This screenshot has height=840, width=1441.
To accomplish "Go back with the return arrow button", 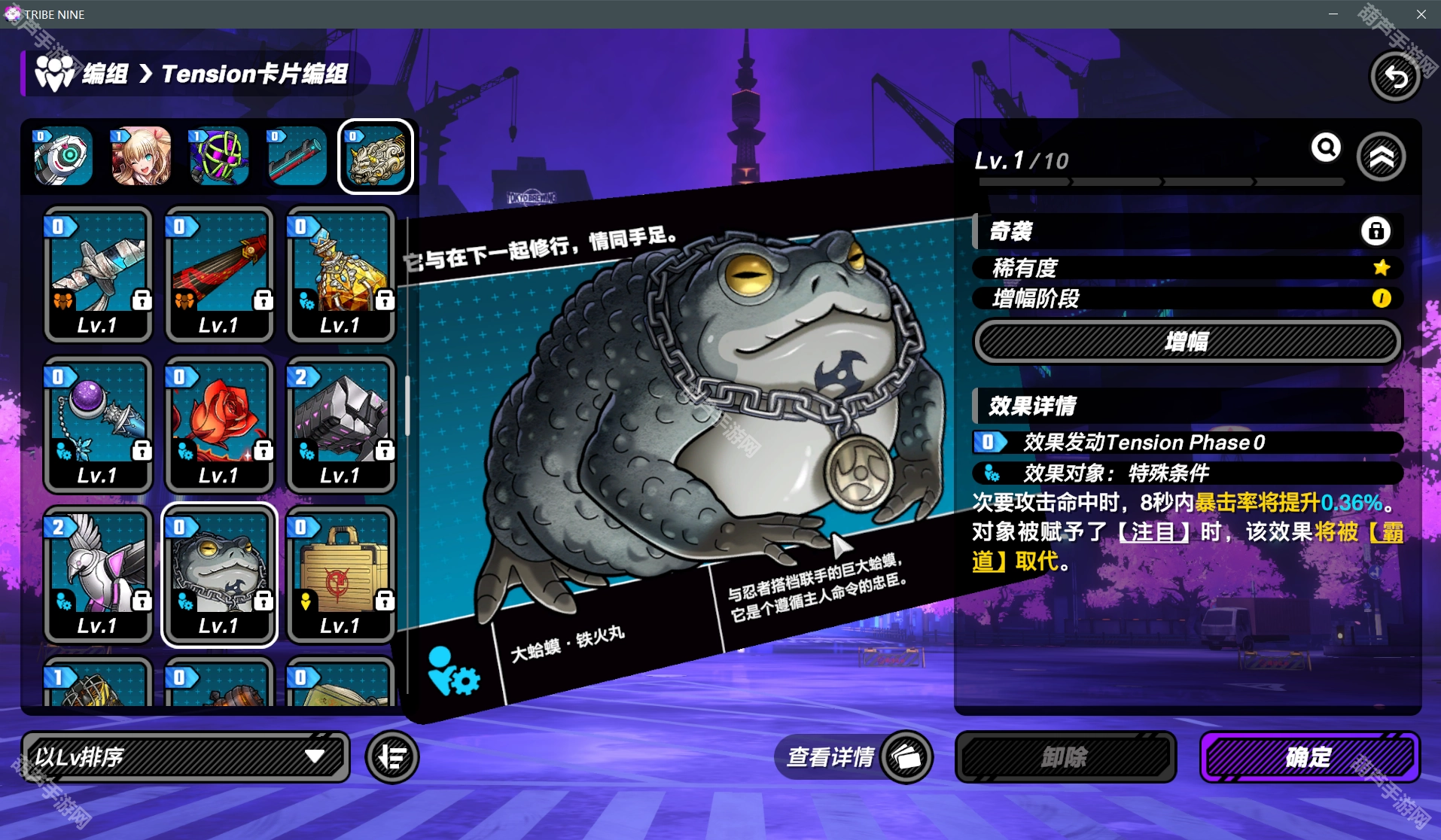I will point(1395,76).
